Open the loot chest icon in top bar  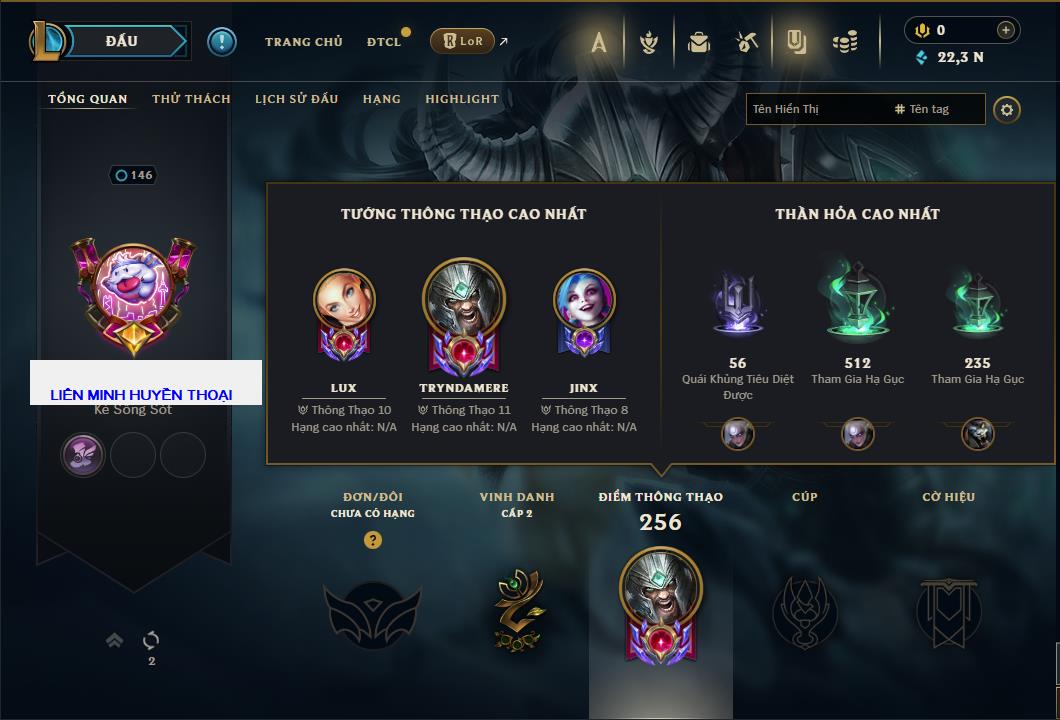point(699,42)
